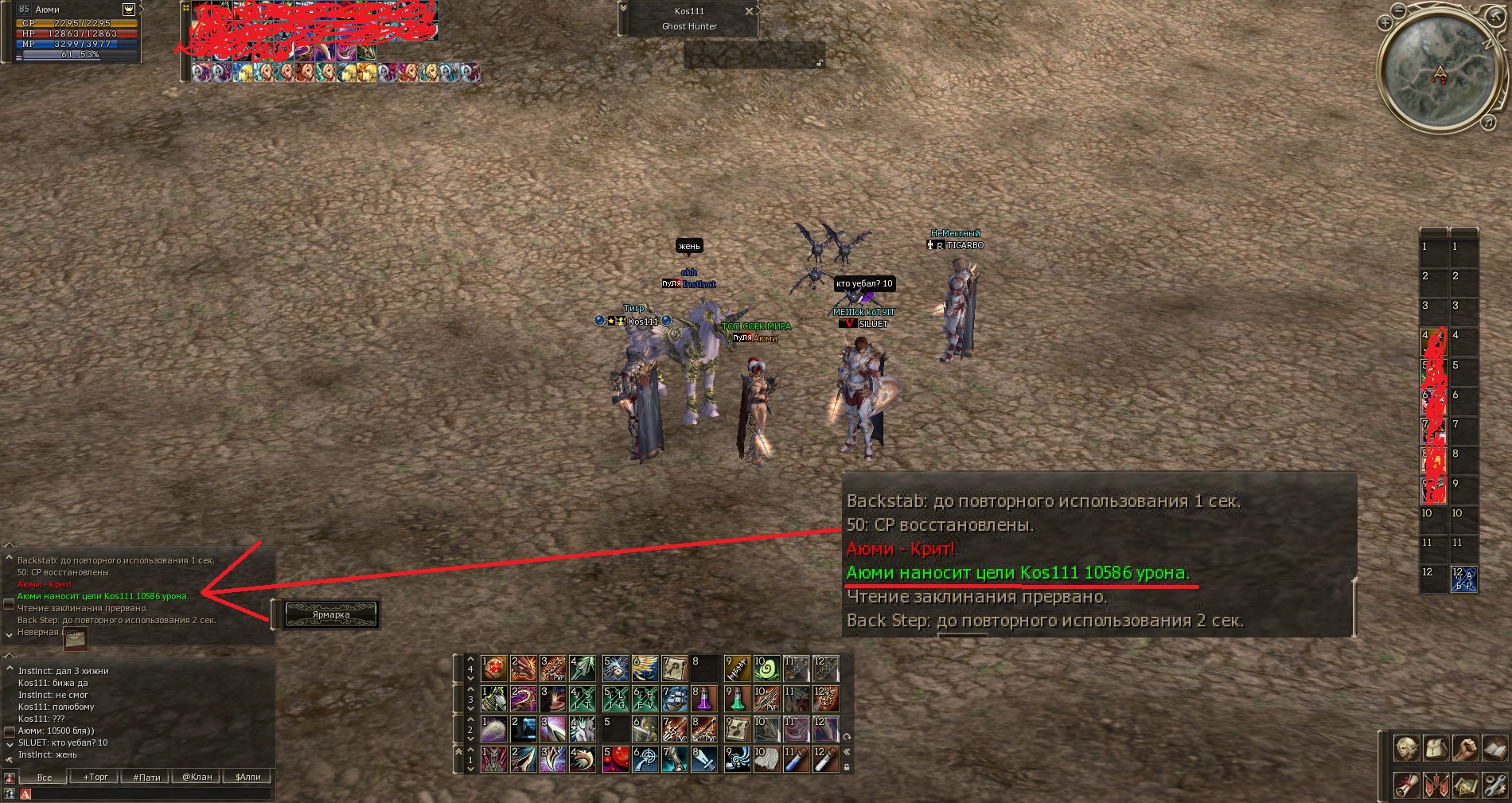
Task: Open the inventory window
Action: [x=1436, y=748]
